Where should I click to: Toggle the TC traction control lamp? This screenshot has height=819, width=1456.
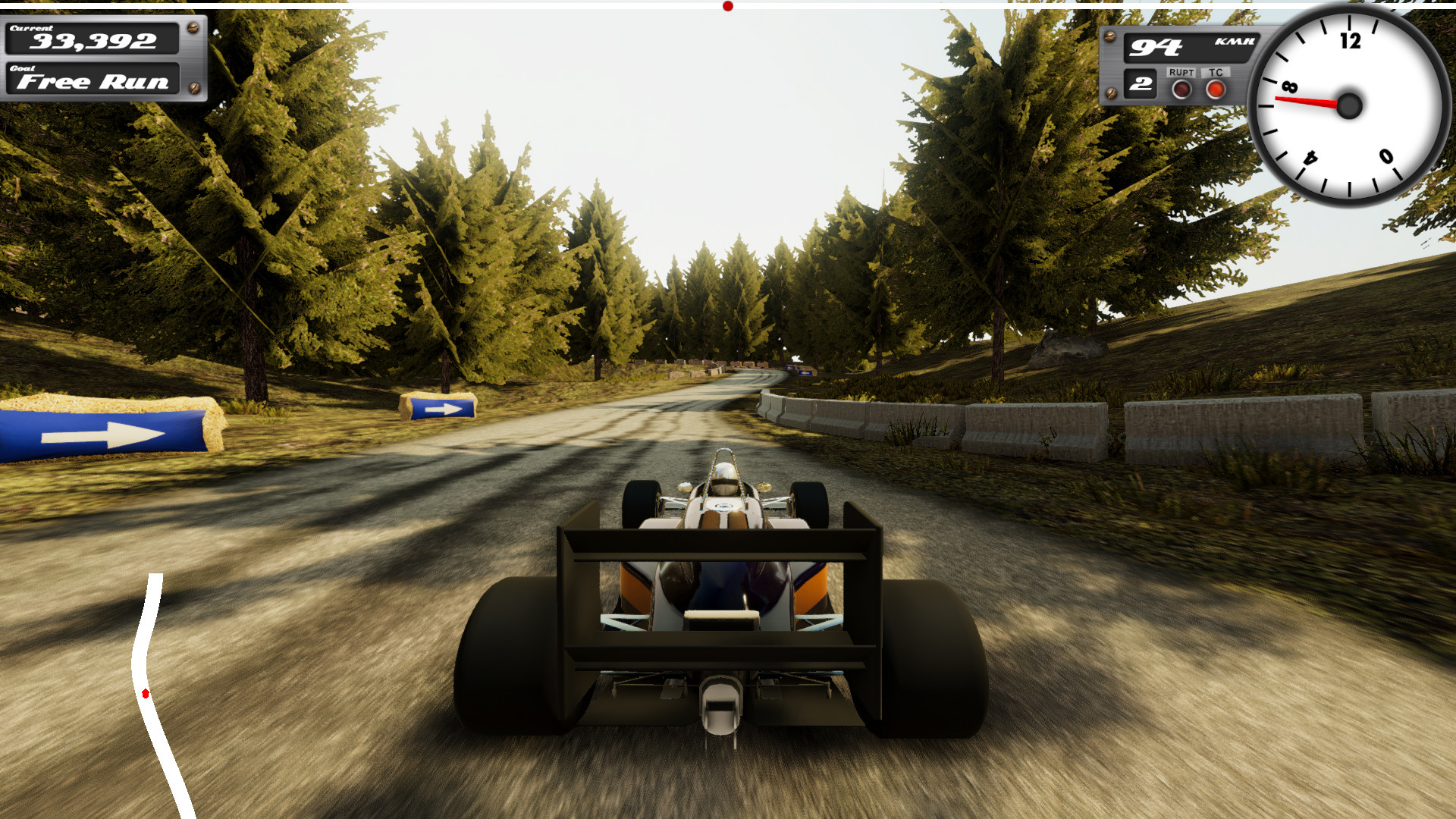coord(1217,91)
